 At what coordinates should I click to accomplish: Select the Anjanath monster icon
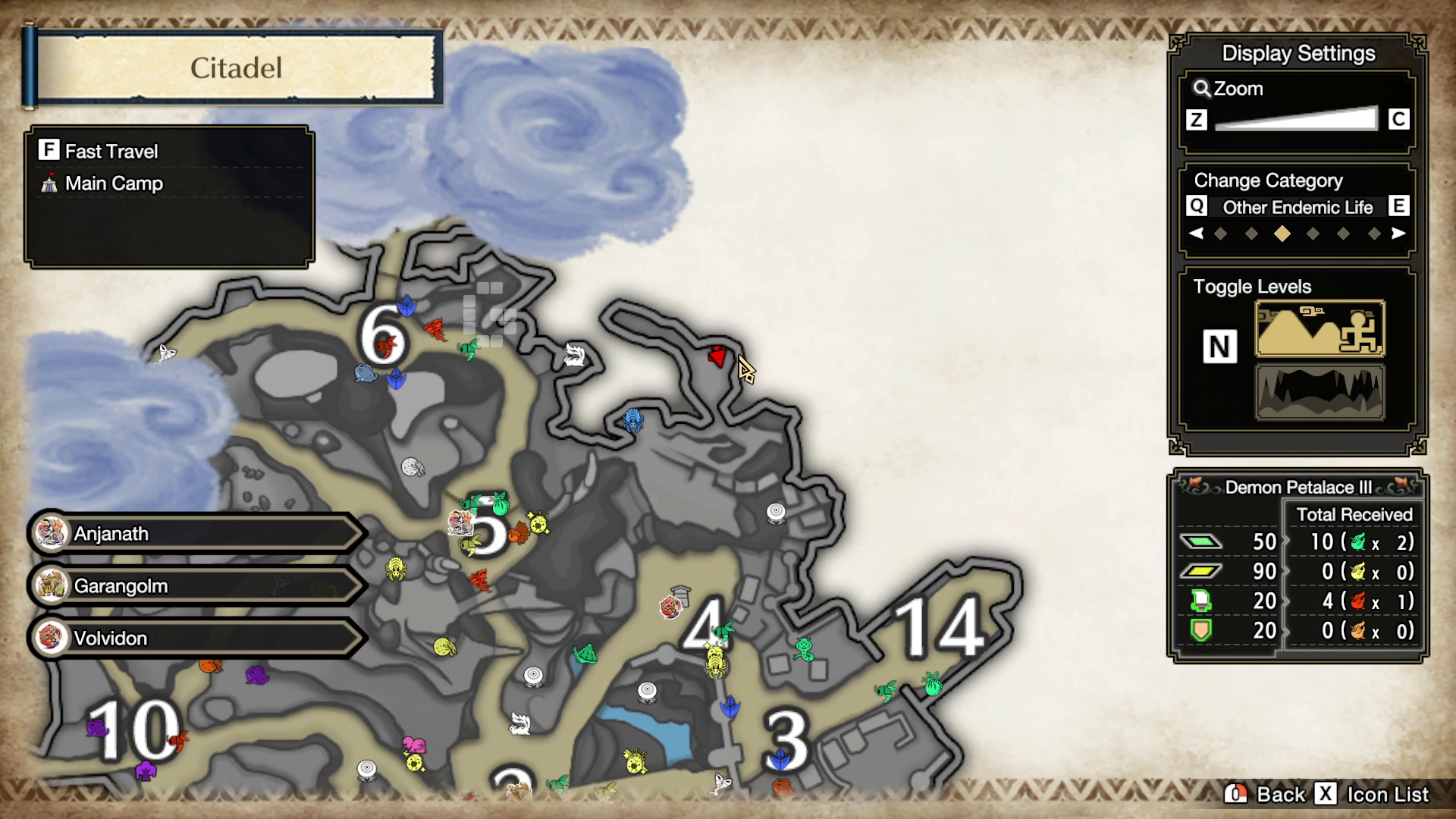[50, 533]
